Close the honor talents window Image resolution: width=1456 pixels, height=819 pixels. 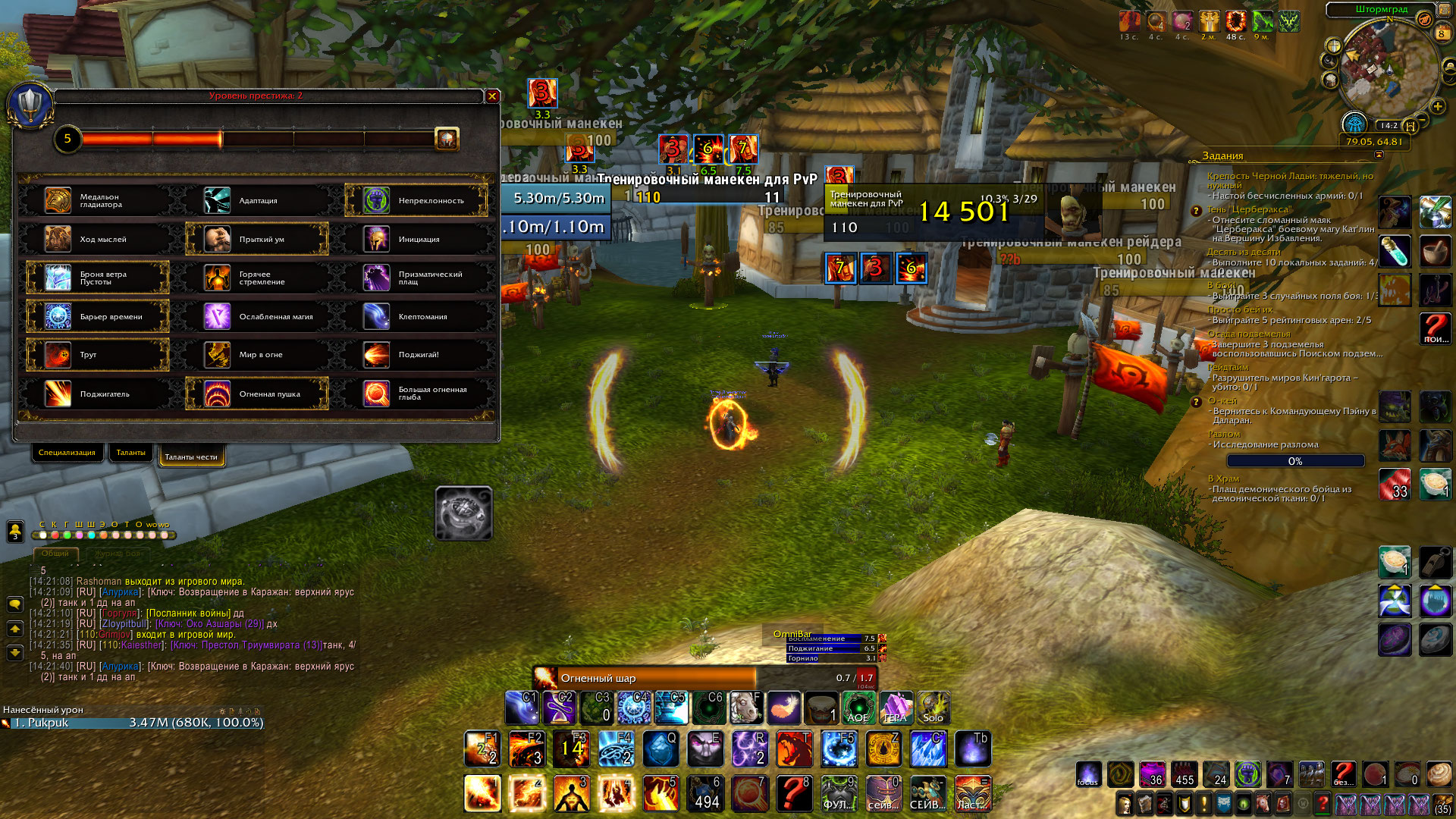[x=492, y=96]
